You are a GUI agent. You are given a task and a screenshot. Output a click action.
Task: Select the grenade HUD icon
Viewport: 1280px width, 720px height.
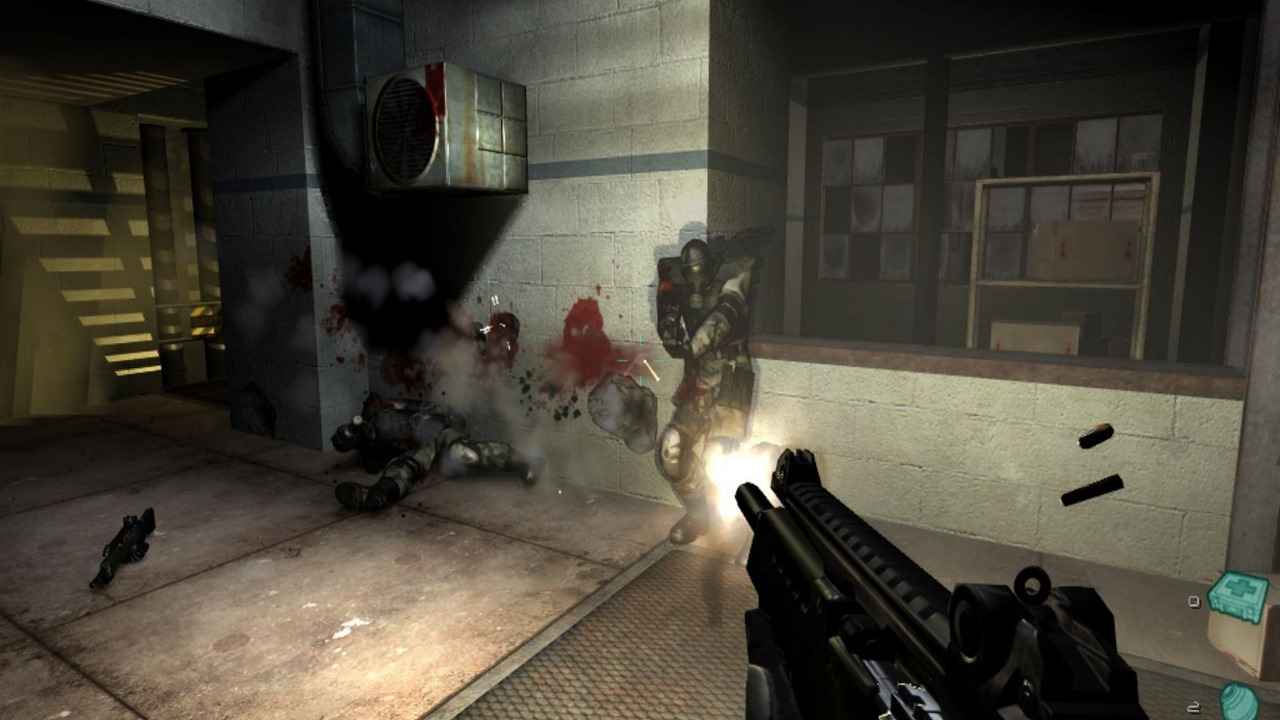point(1240,698)
